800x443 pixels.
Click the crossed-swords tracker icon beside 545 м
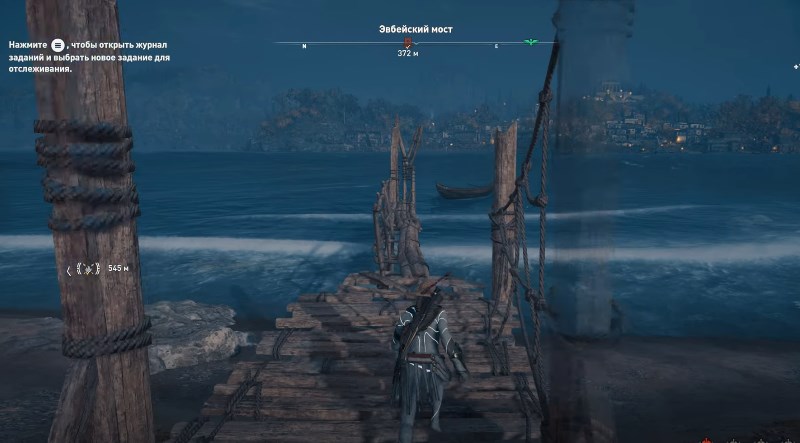(x=87, y=269)
